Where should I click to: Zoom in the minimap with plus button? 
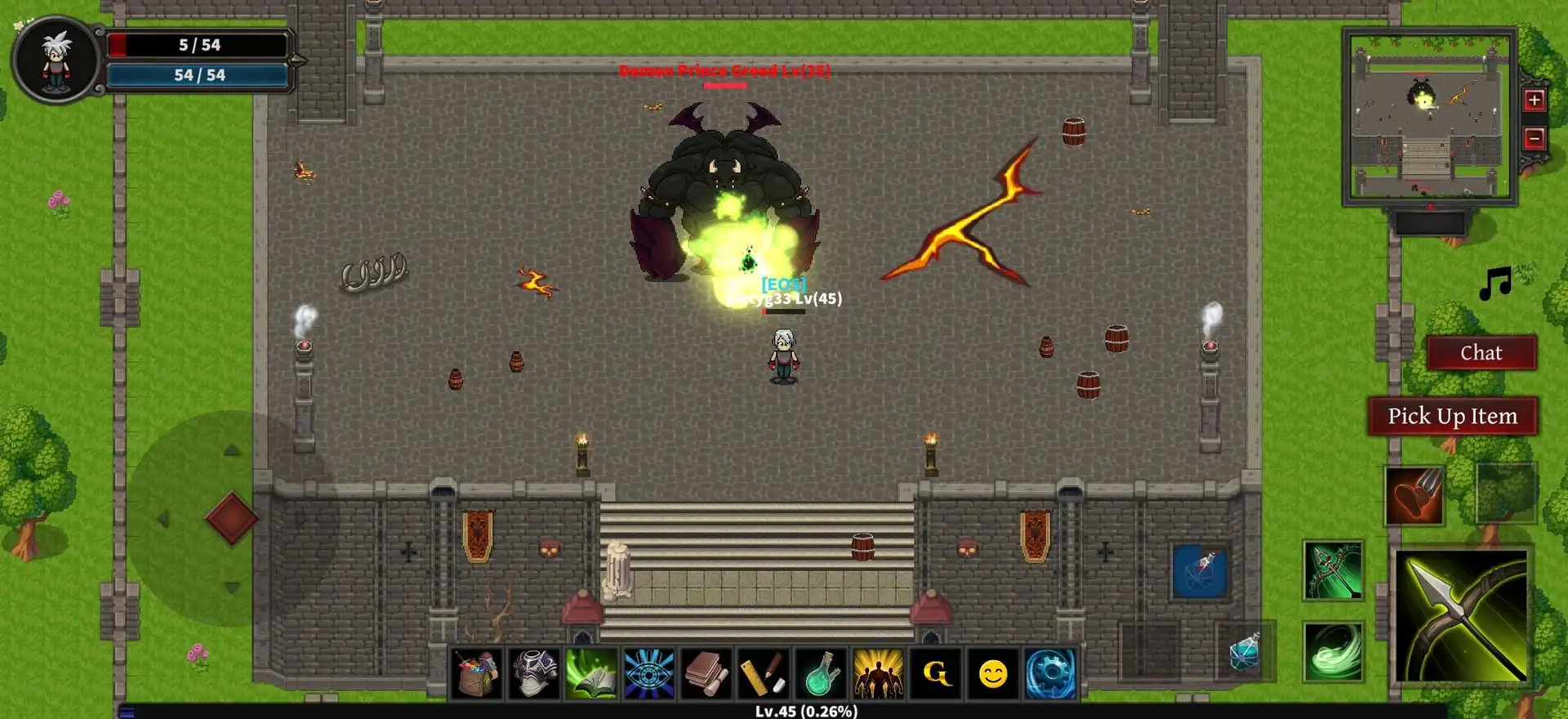1534,100
